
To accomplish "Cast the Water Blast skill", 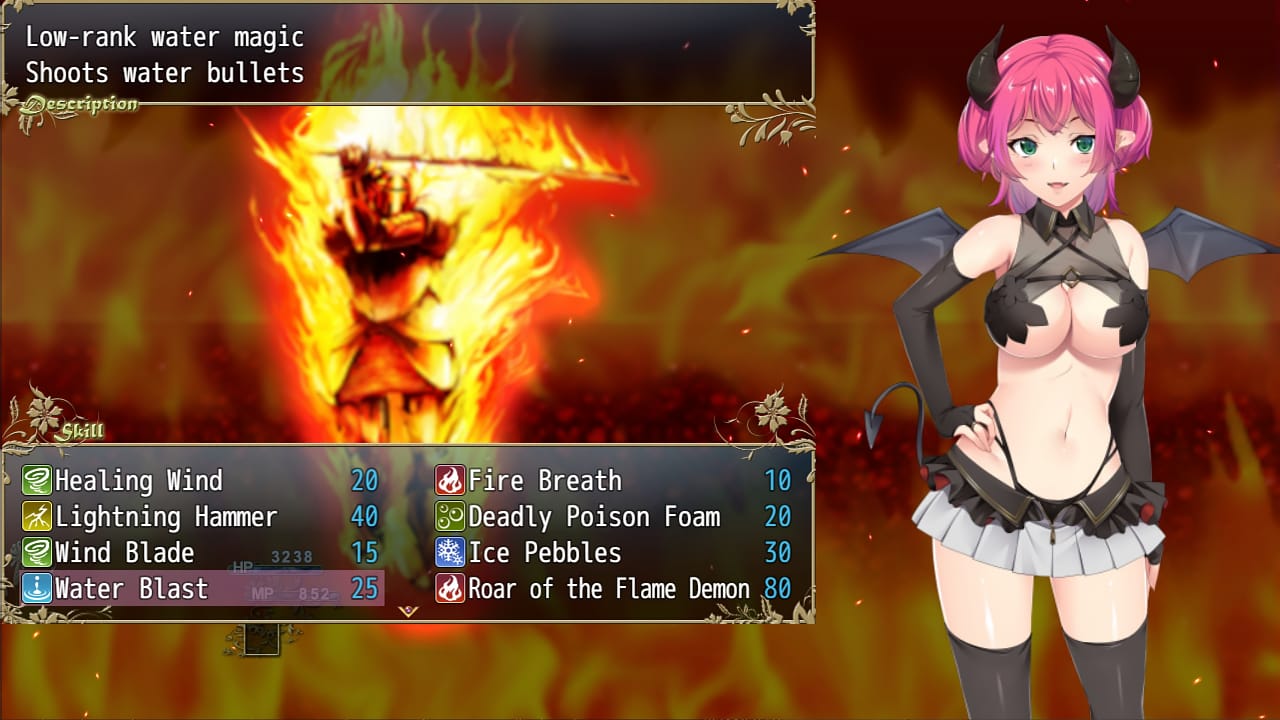I will point(200,589).
